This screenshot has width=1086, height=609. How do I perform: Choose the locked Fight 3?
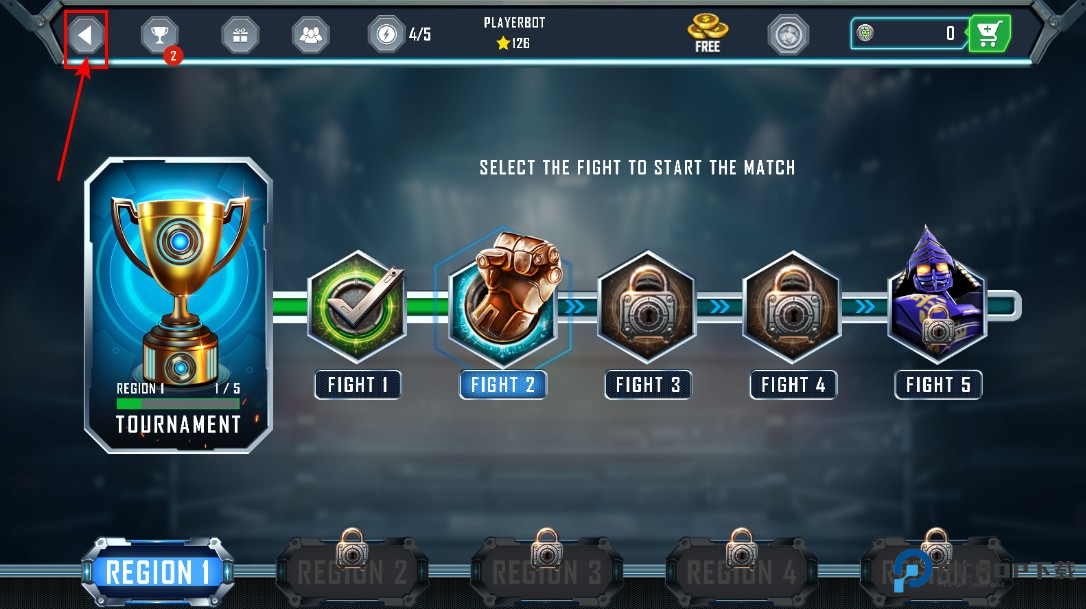coord(647,306)
